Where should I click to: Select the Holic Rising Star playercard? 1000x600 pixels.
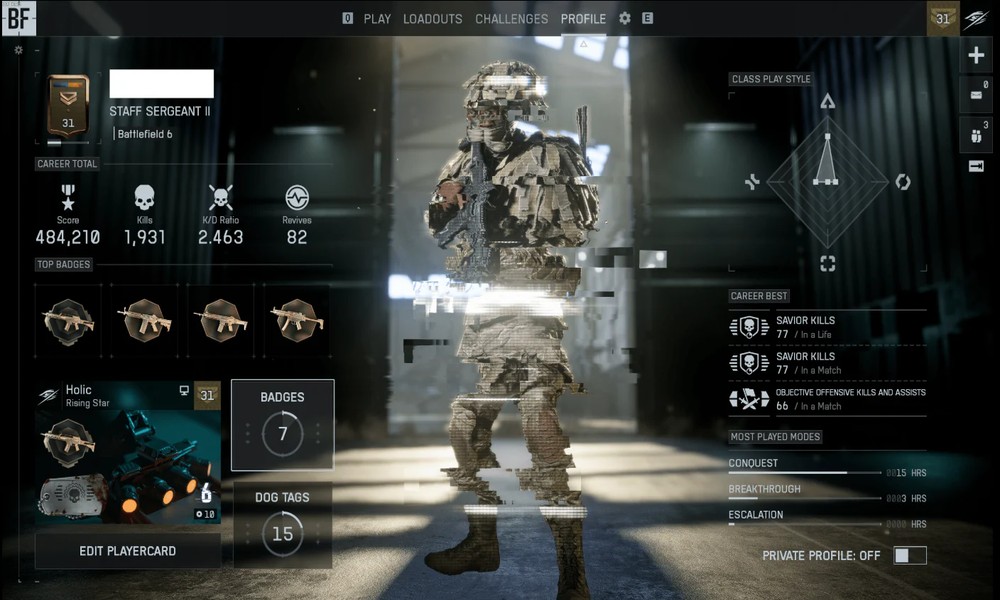click(128, 452)
